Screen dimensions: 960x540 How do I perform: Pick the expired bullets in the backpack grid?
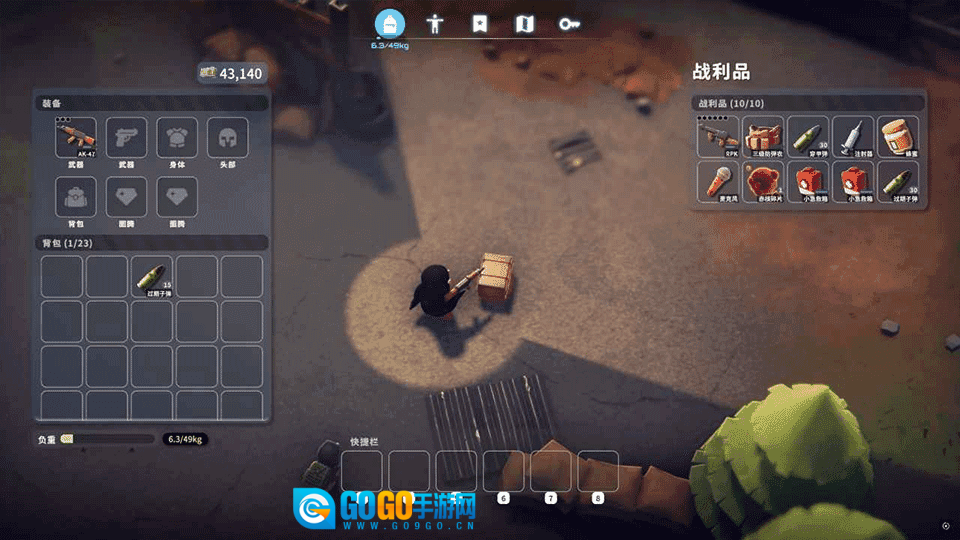click(x=152, y=276)
